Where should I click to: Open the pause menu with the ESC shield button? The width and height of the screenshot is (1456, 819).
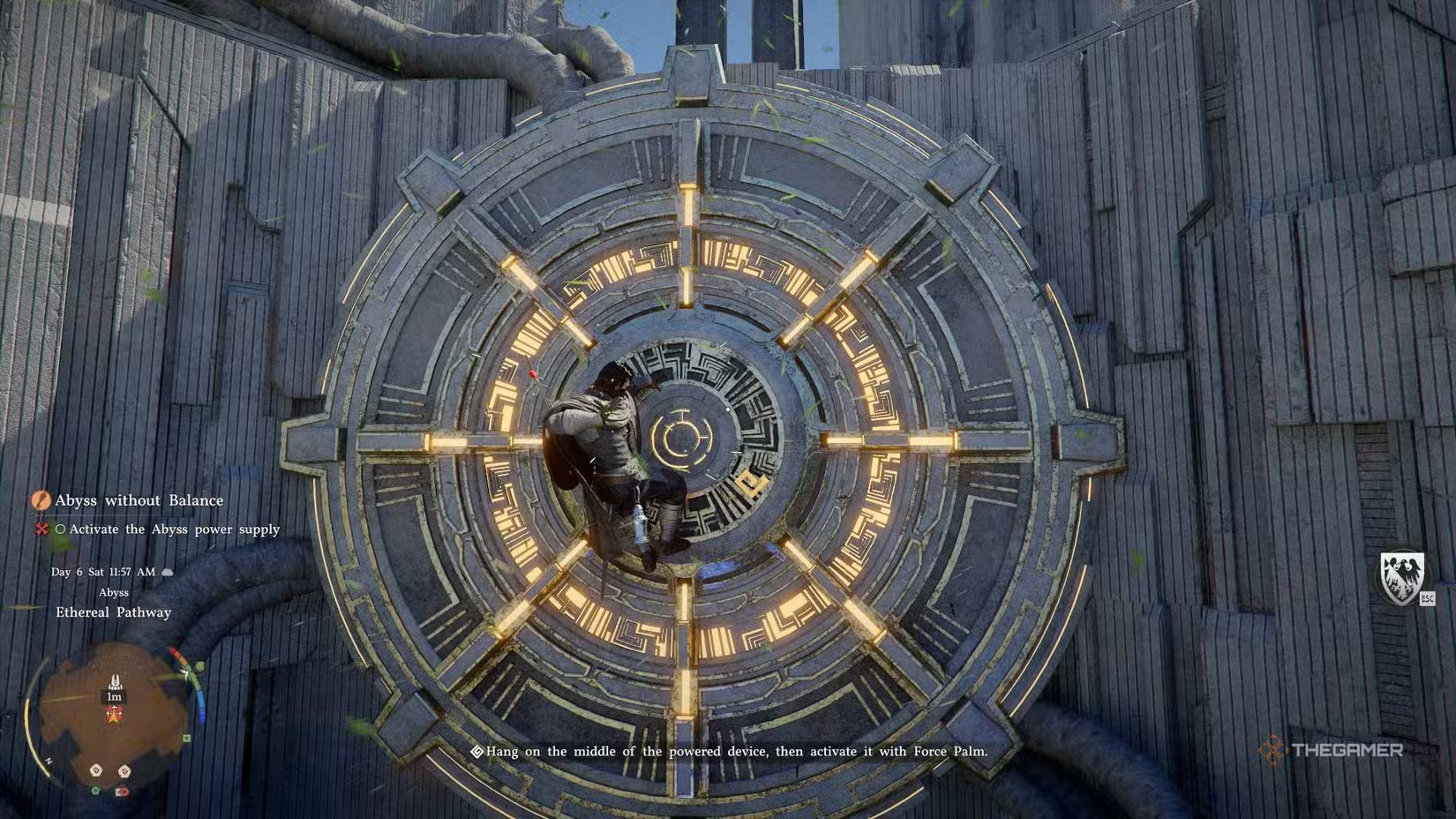point(1429,599)
